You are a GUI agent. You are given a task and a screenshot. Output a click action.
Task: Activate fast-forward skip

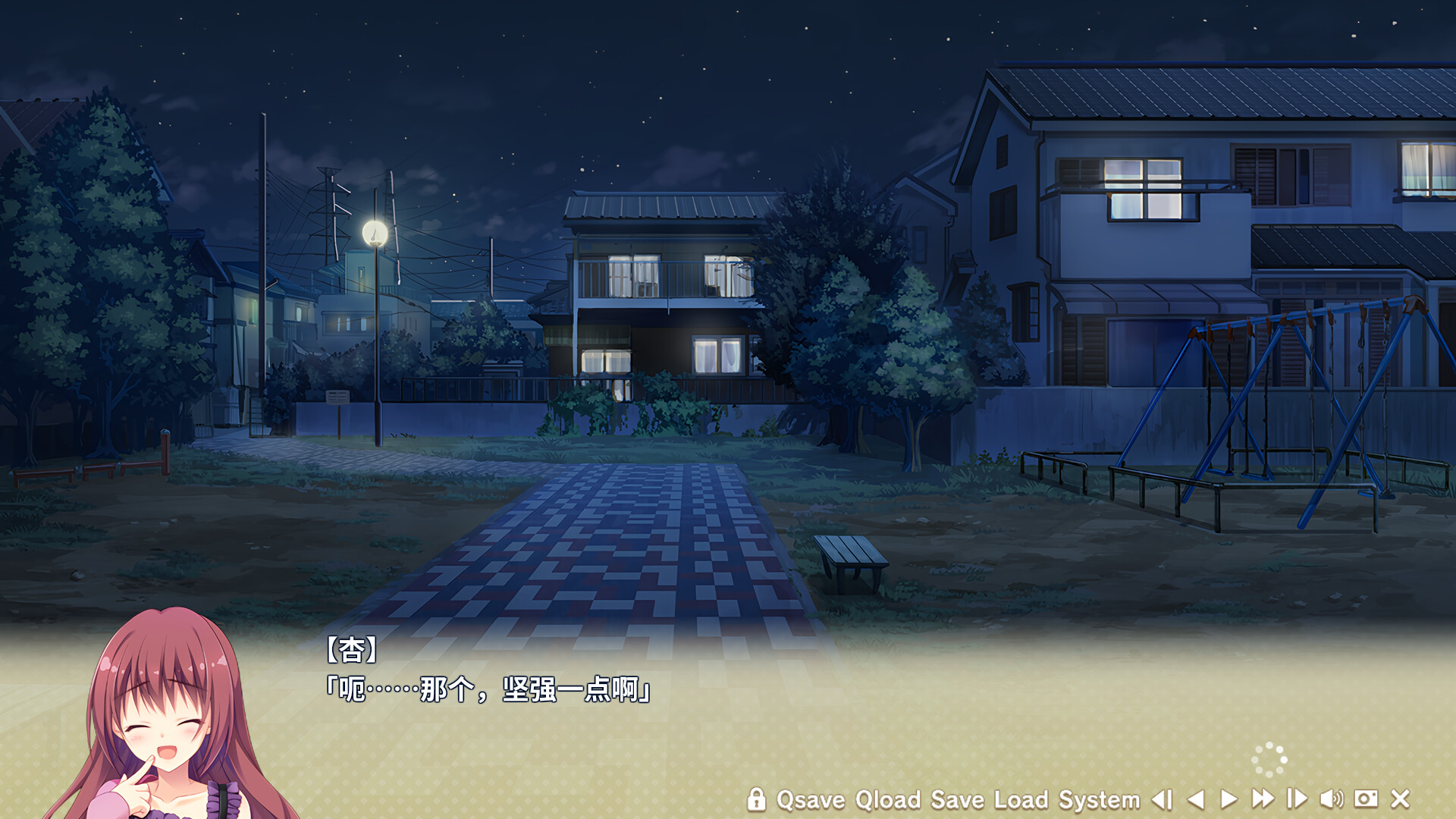coord(1263,799)
